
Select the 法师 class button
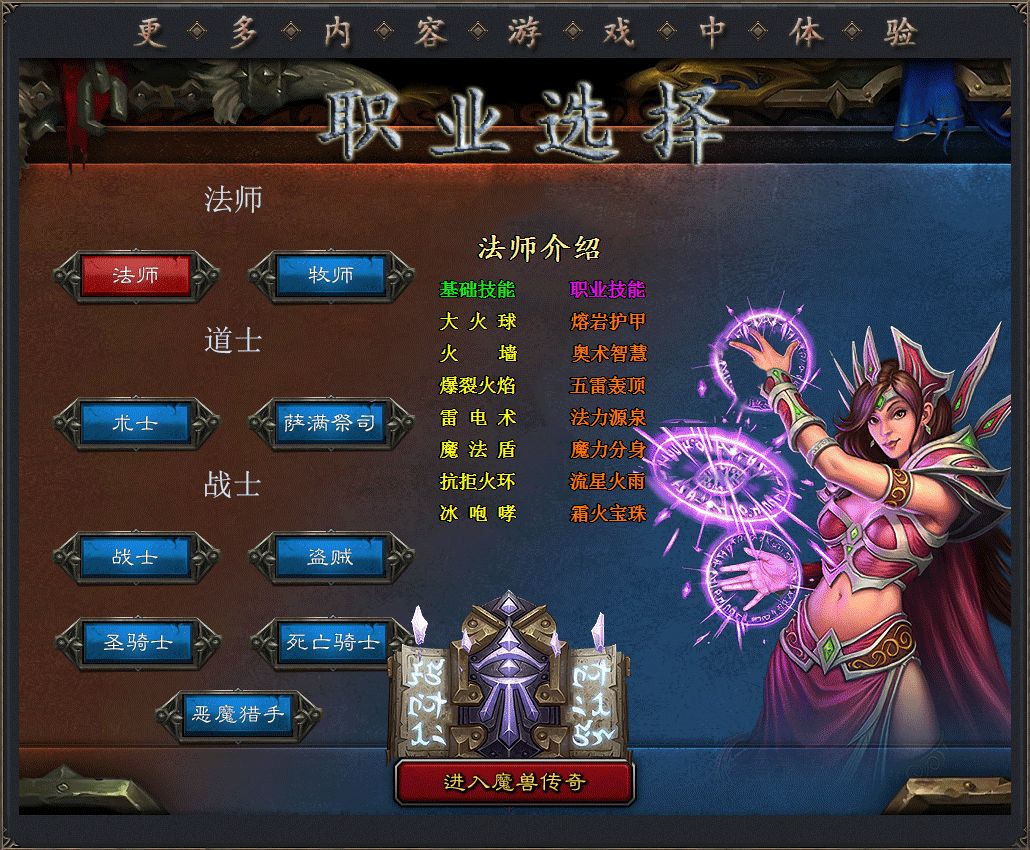coord(136,276)
